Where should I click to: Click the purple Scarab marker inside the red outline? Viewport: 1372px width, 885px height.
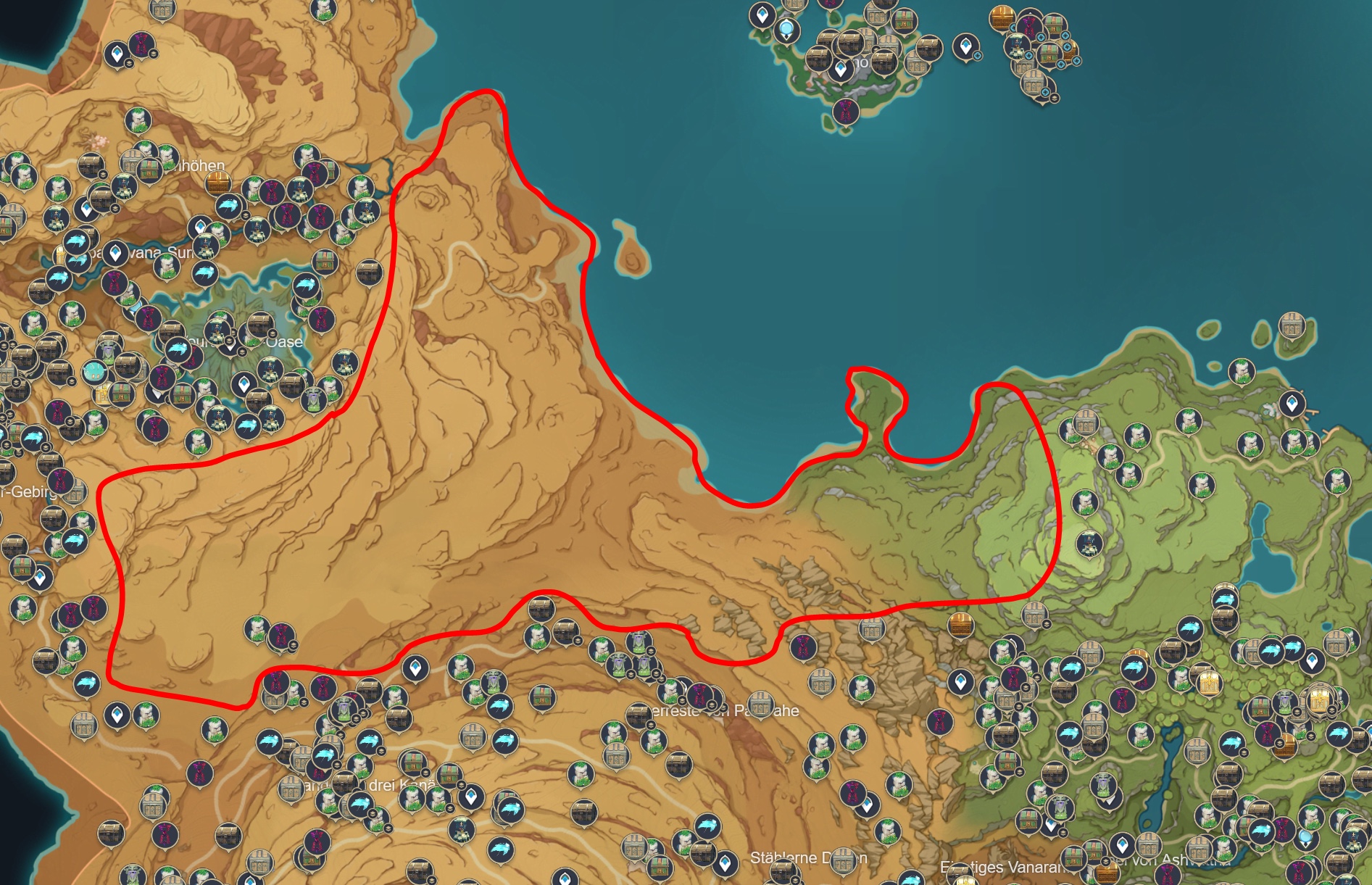tap(280, 636)
